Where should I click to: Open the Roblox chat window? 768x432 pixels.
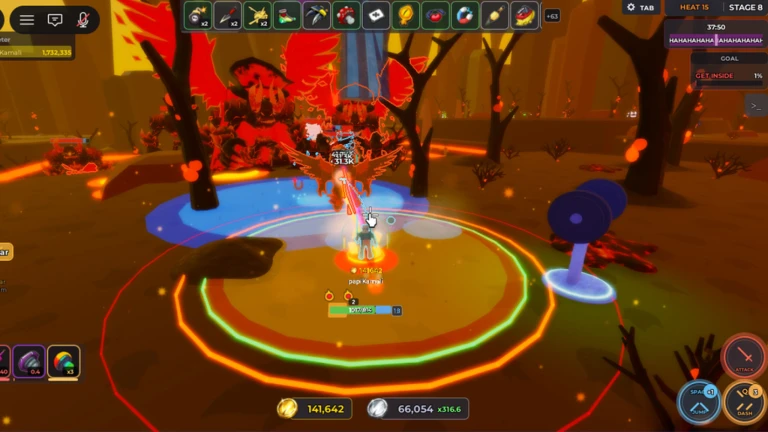point(55,19)
